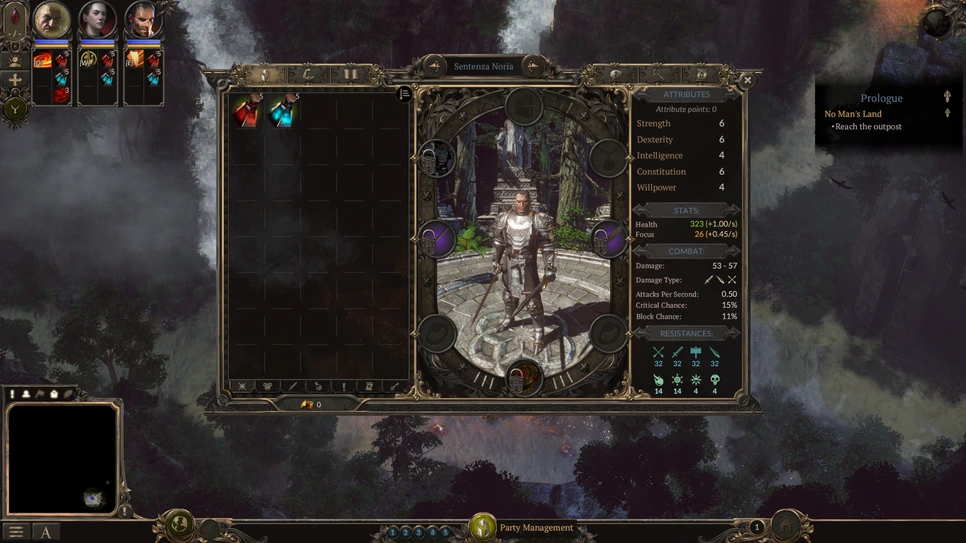Image resolution: width=966 pixels, height=543 pixels.
Task: Choose the scarred man party portrait
Action: 143,19
